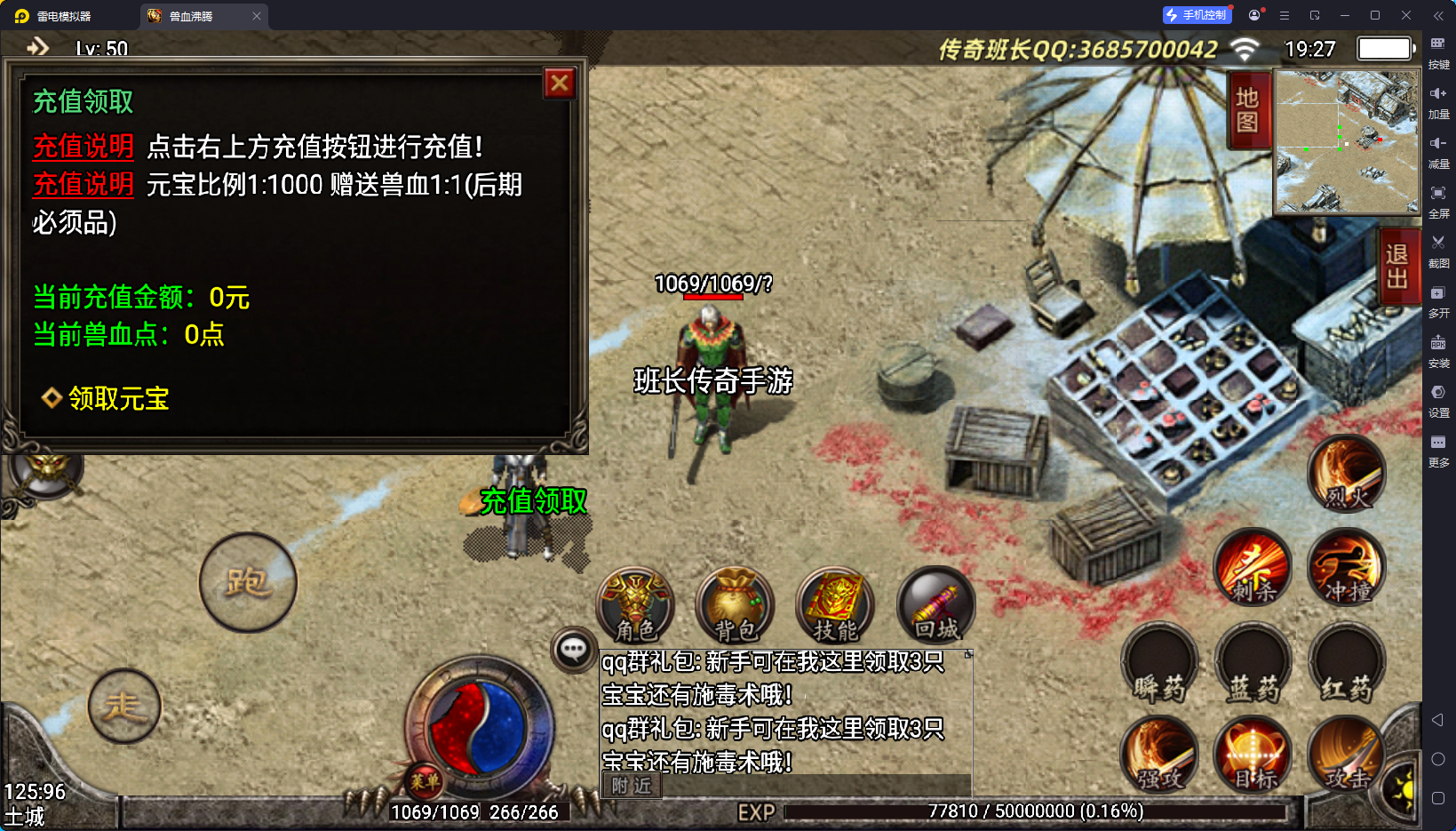Switch movement to 跑 run mode
Image resolution: width=1456 pixels, height=831 pixels.
coord(248,582)
